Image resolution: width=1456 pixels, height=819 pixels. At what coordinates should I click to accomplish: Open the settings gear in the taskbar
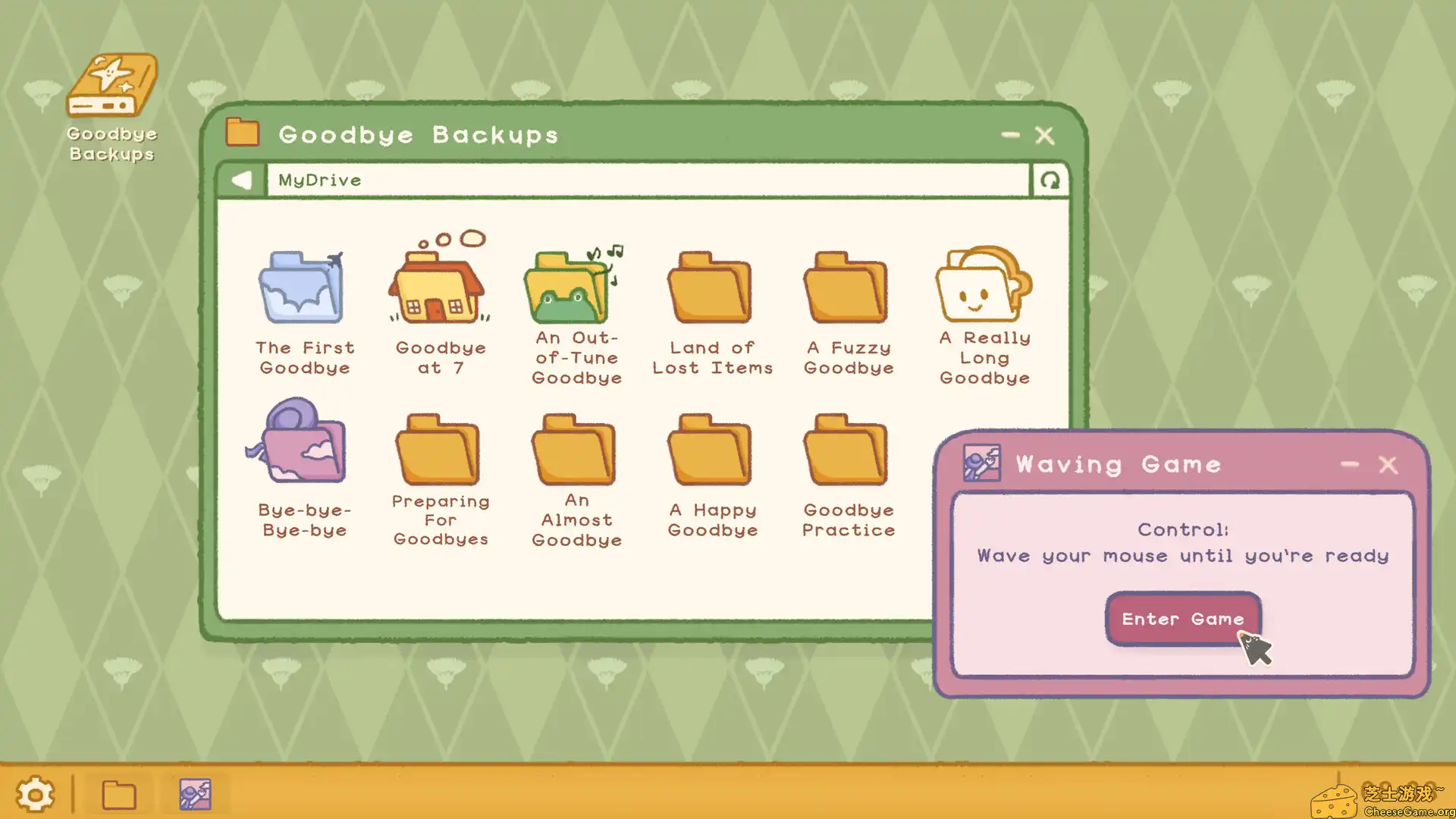35,793
